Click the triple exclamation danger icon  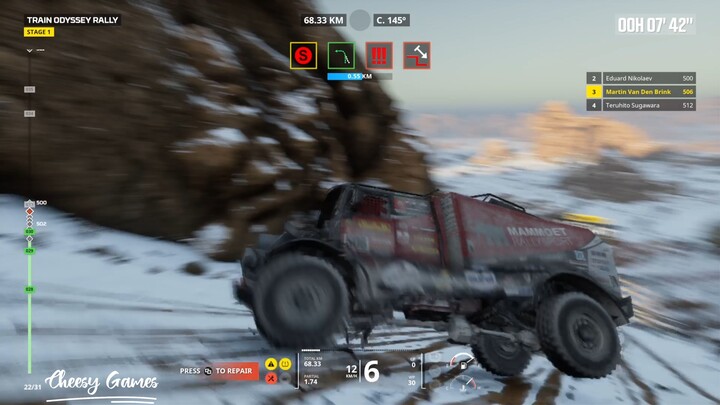click(x=379, y=55)
